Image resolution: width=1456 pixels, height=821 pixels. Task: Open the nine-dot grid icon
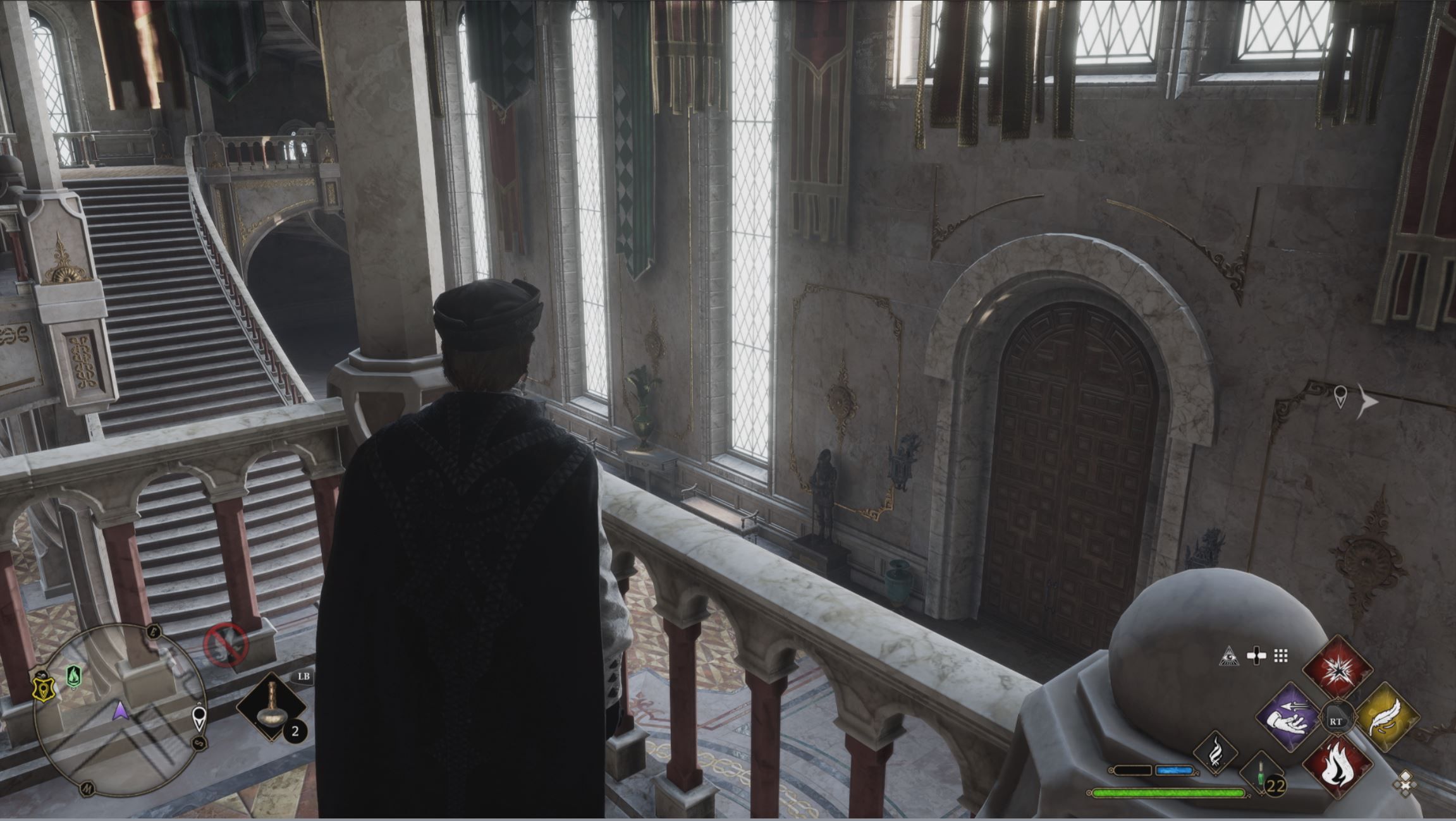coord(1281,656)
